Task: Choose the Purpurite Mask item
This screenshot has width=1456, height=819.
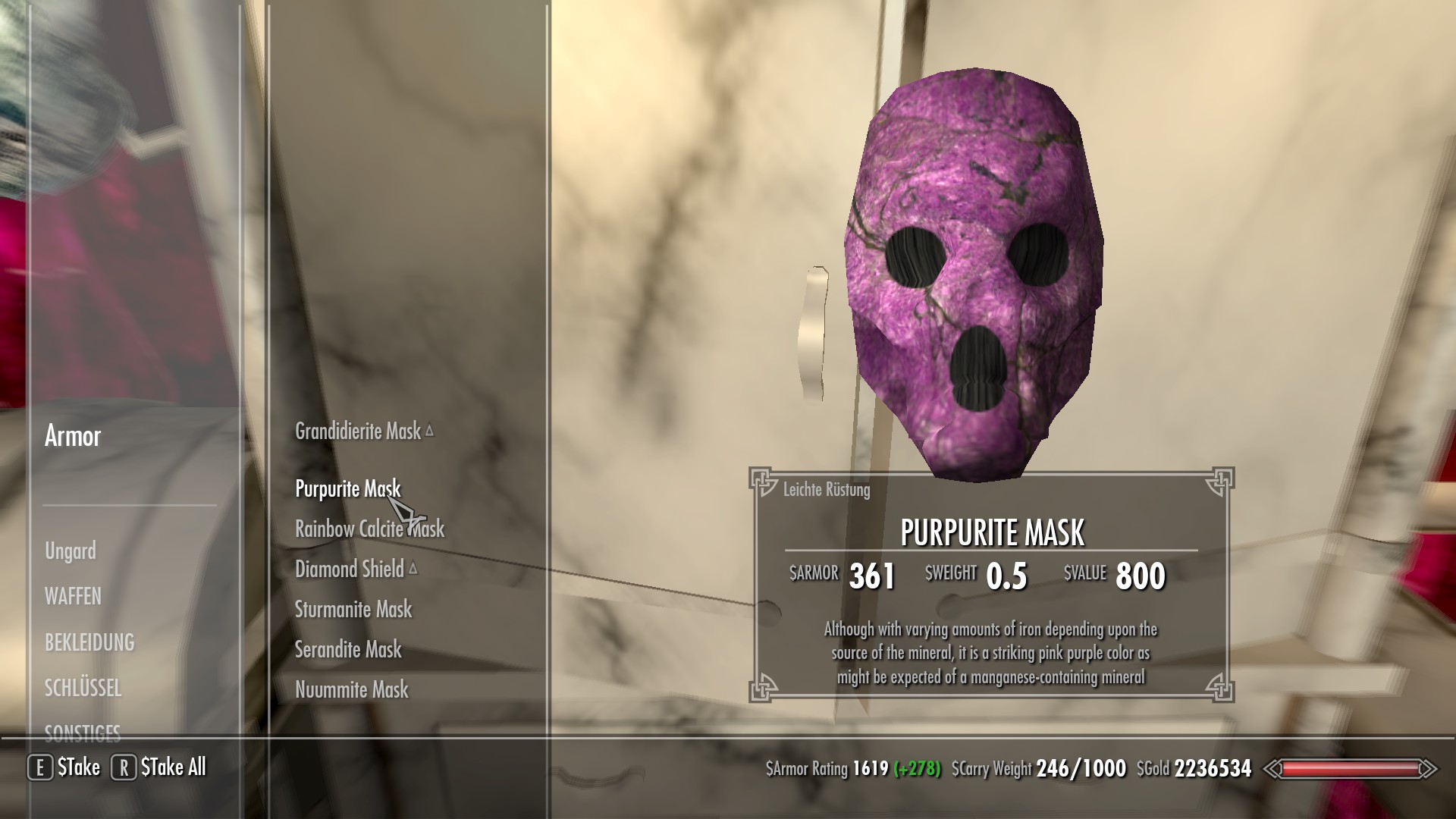Action: click(347, 489)
